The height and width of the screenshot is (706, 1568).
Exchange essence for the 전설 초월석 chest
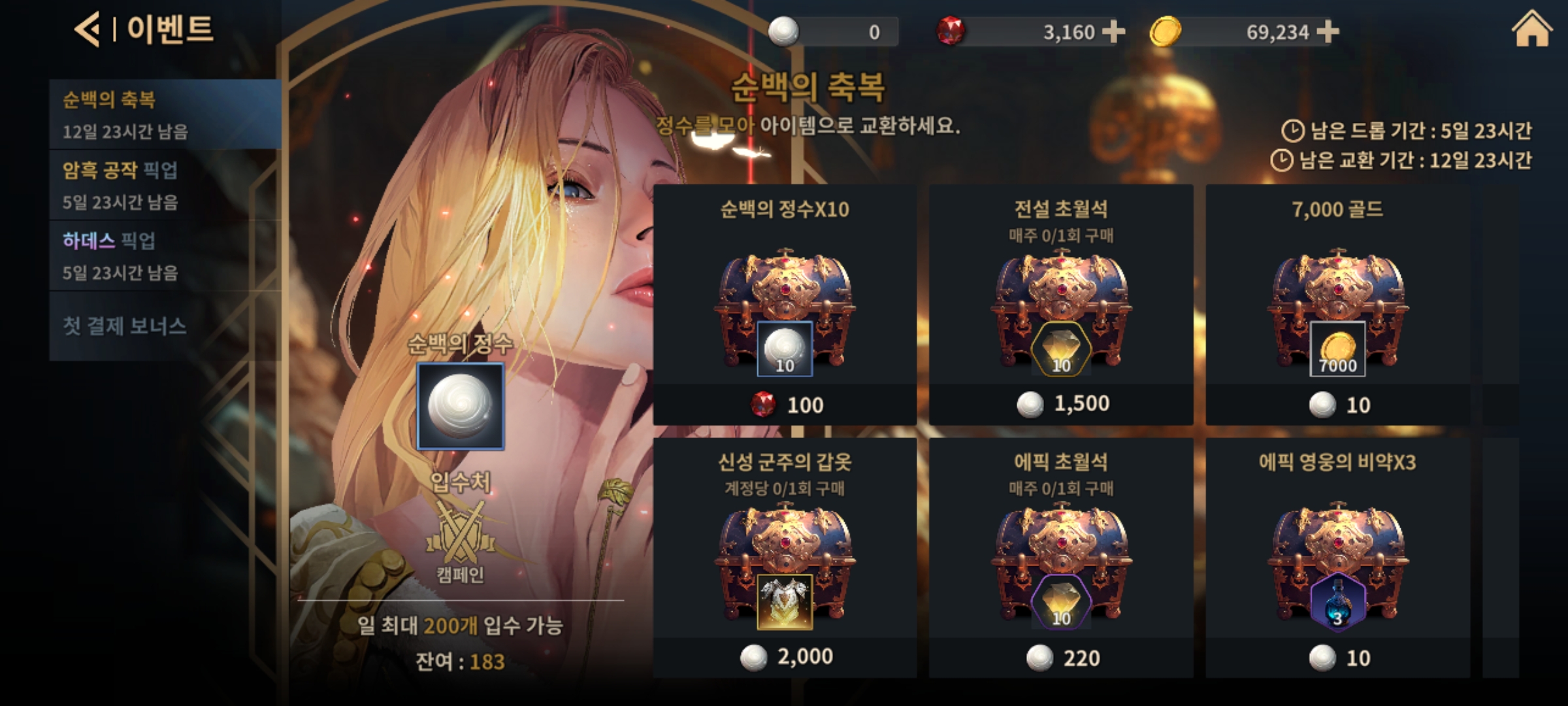point(1061,305)
